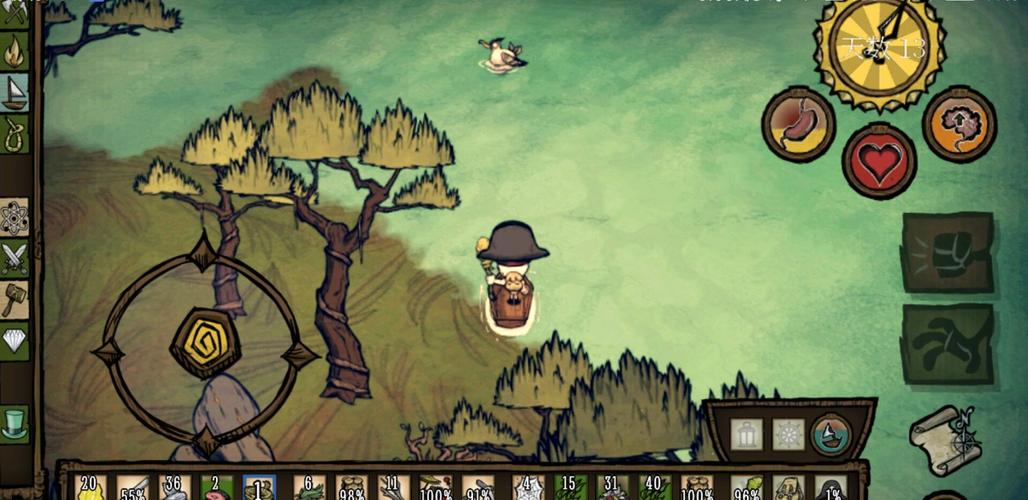The height and width of the screenshot is (500, 1028).
Task: Select the highlighted blue inventory slot
Action: [259, 488]
